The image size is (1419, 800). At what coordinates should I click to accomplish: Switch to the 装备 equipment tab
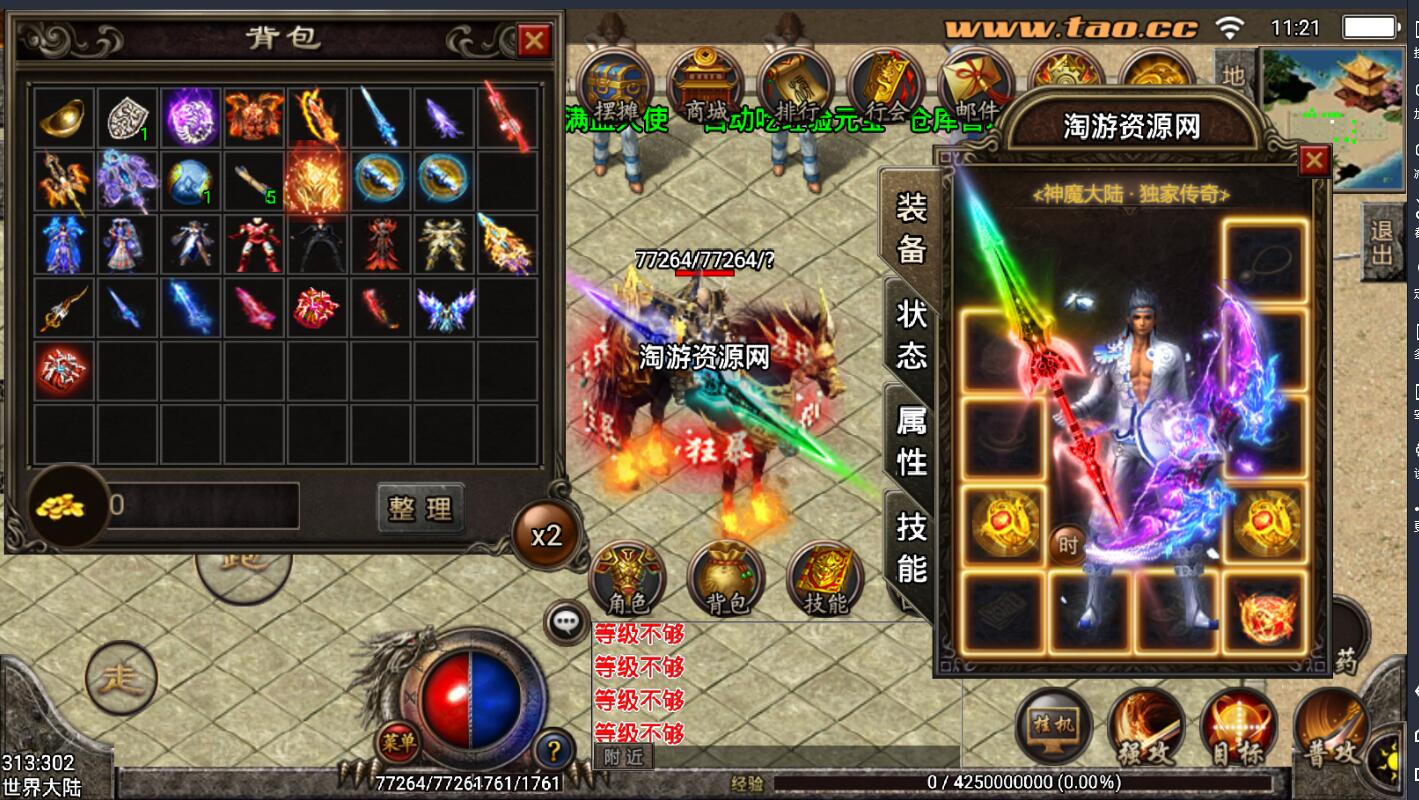coord(911,229)
